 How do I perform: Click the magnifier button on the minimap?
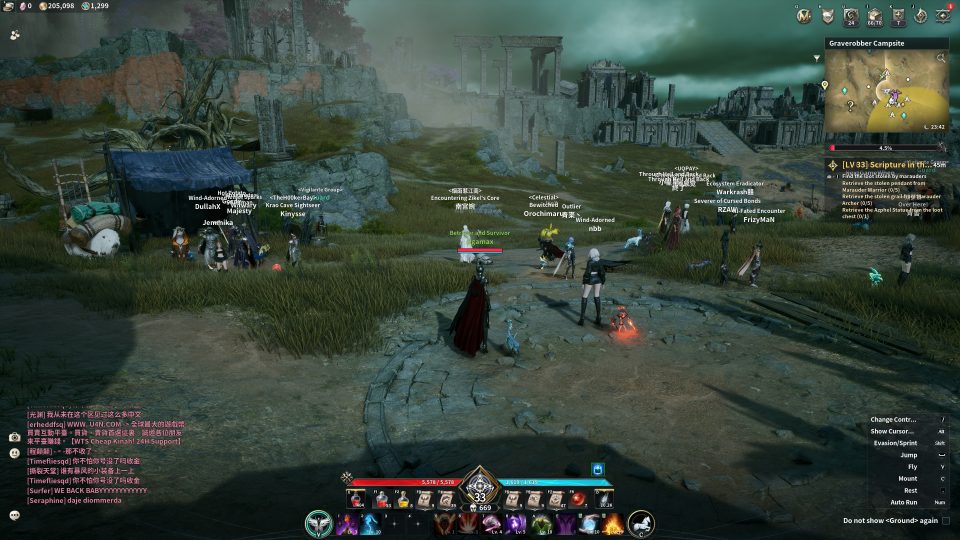940,58
